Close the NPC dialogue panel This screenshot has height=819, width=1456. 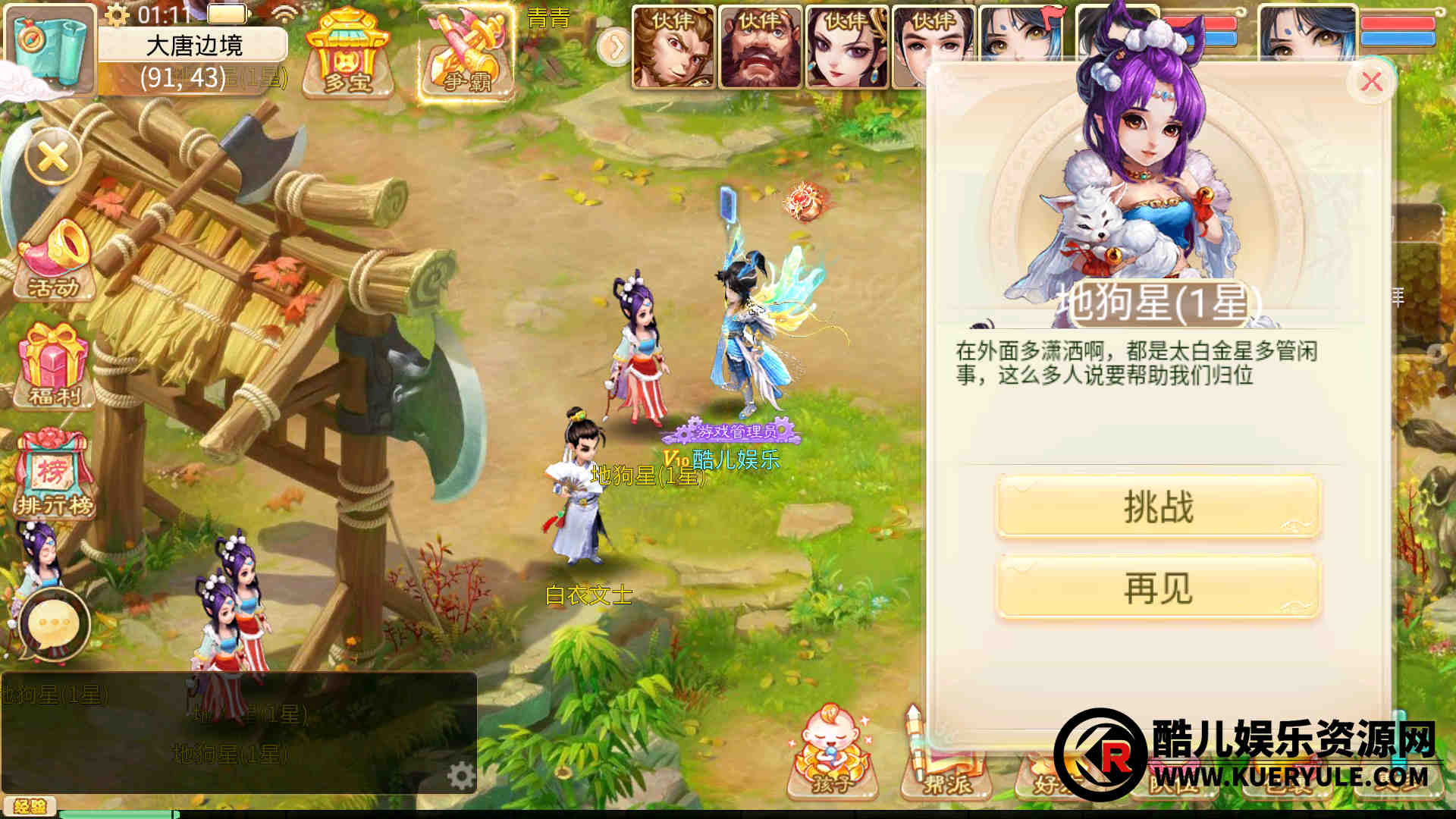point(1371,82)
